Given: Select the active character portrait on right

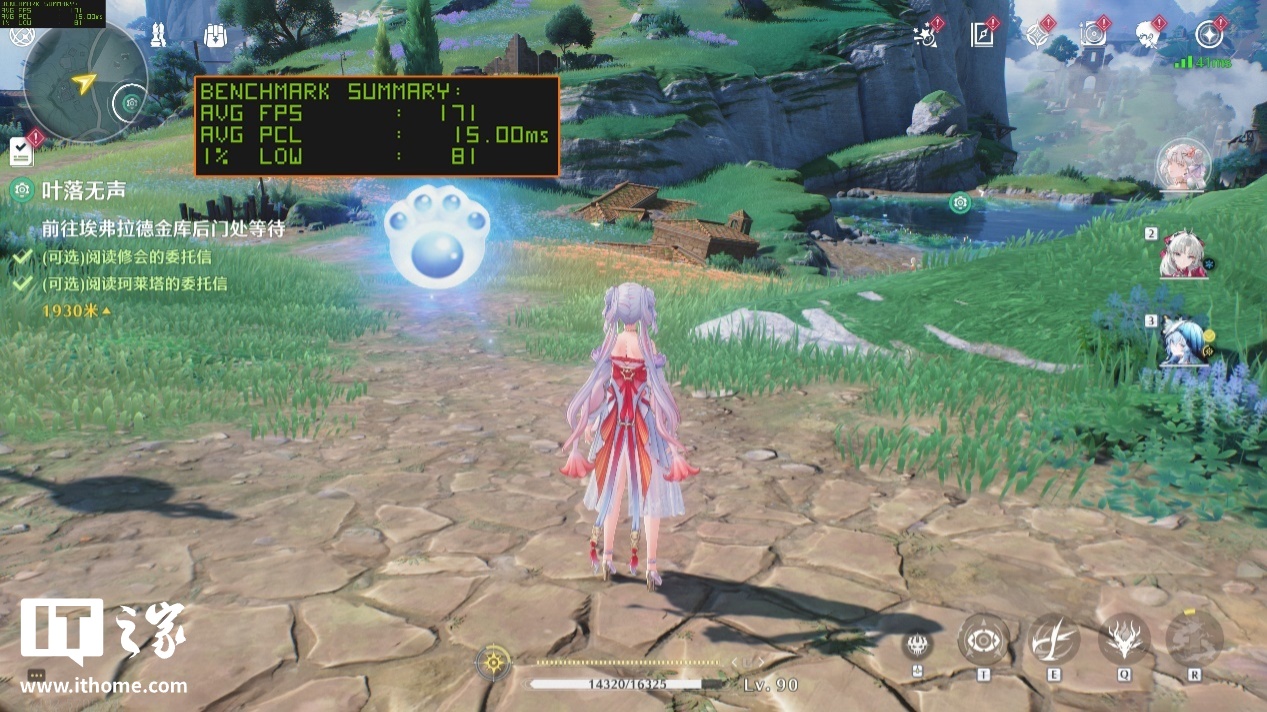Looking at the screenshot, I should click(x=1184, y=166).
